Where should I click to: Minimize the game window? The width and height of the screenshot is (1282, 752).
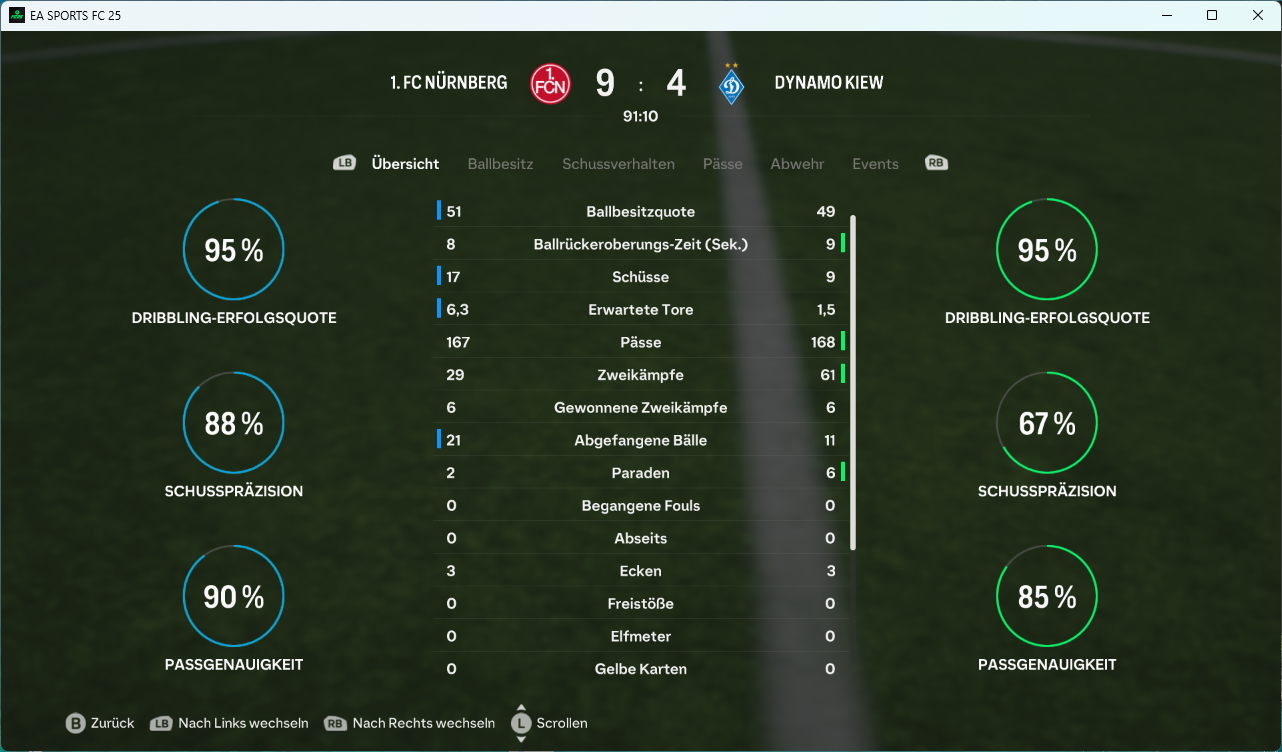click(1166, 15)
